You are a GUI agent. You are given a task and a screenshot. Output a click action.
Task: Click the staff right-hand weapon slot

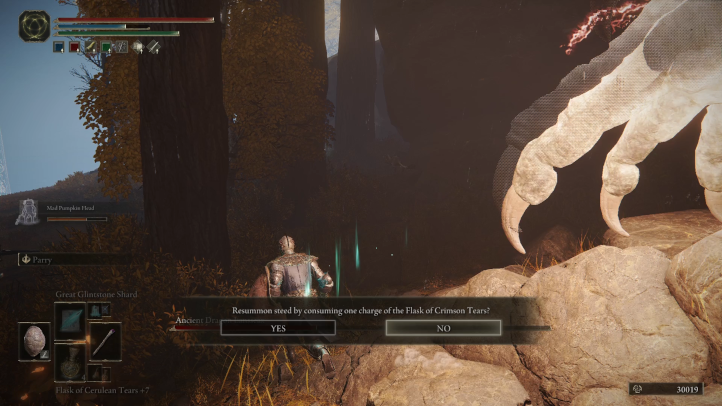tap(105, 341)
